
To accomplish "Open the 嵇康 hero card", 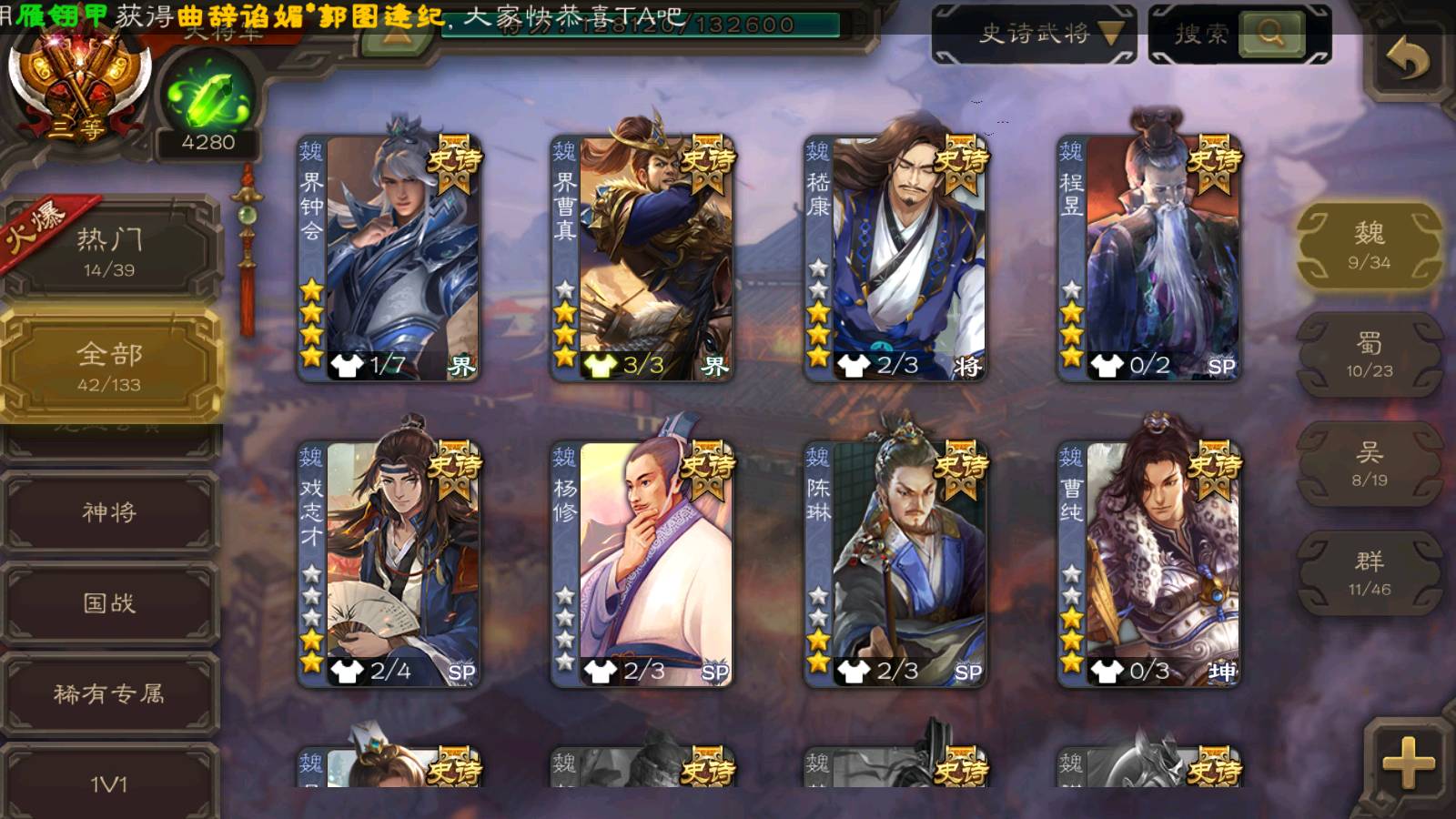I will (895, 258).
